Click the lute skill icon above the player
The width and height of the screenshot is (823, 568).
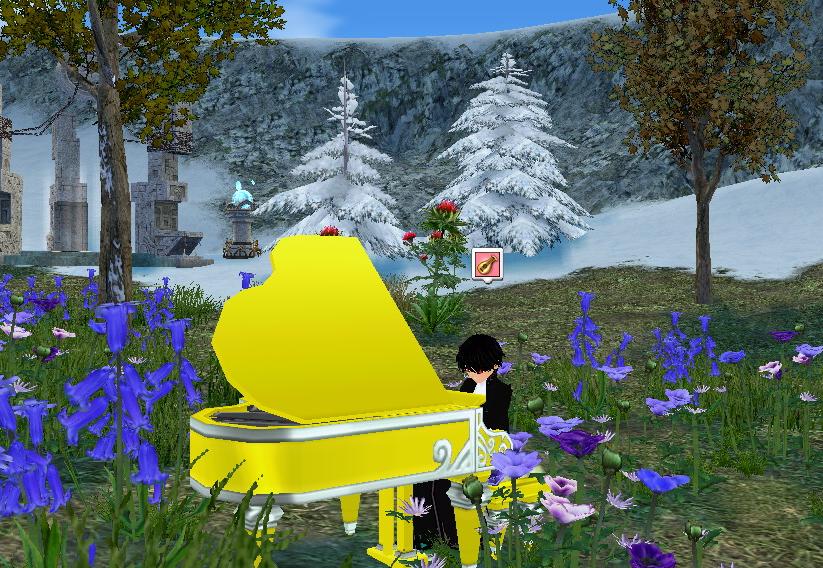(x=486, y=264)
